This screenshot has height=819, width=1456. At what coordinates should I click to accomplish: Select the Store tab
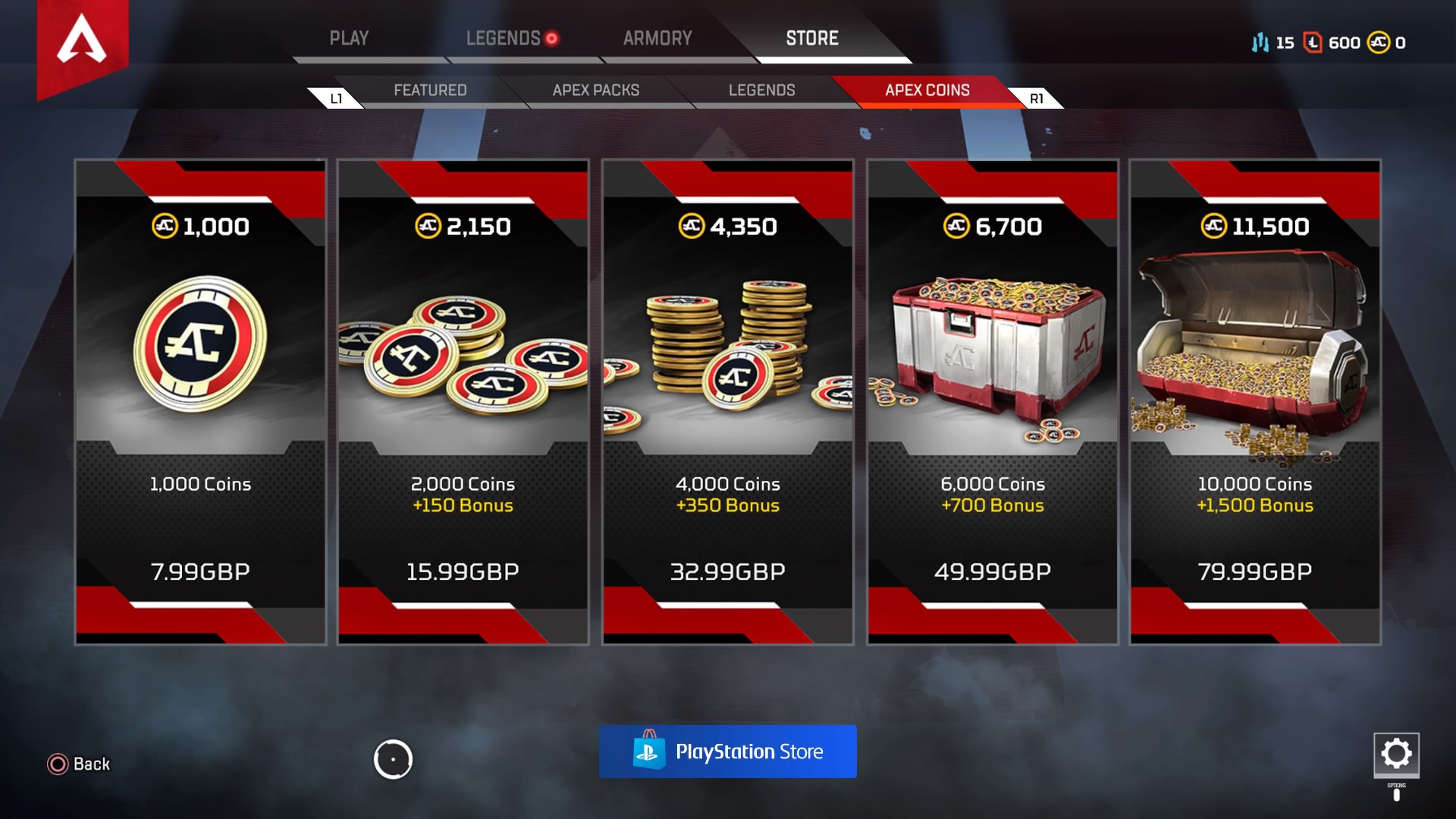click(x=812, y=39)
